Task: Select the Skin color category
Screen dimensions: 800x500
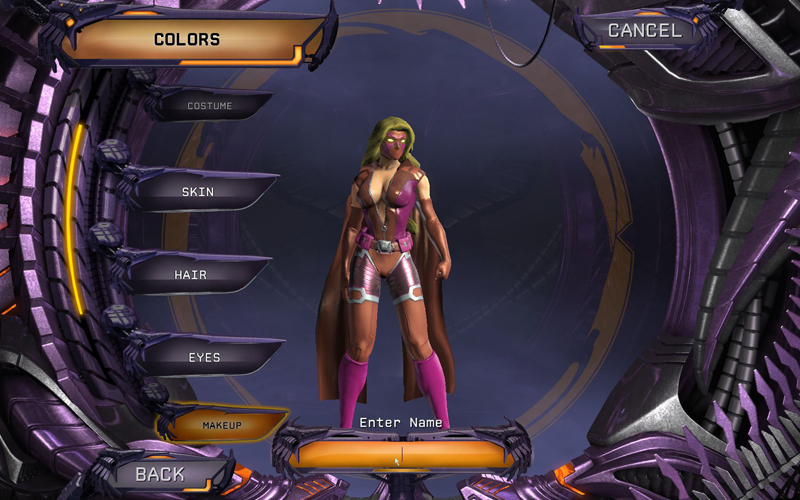Action: (198, 191)
